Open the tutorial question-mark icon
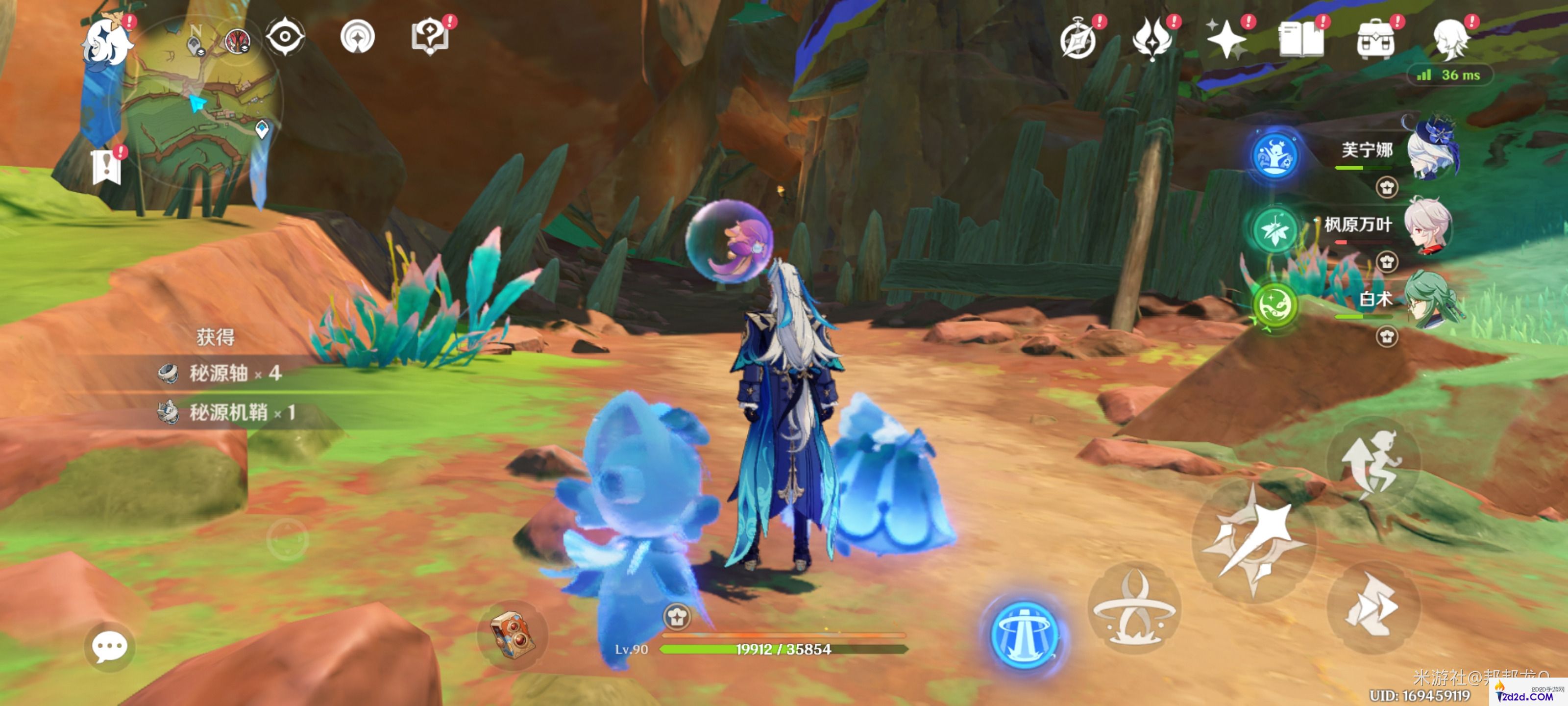This screenshot has width=1568, height=706. pyautogui.click(x=430, y=38)
